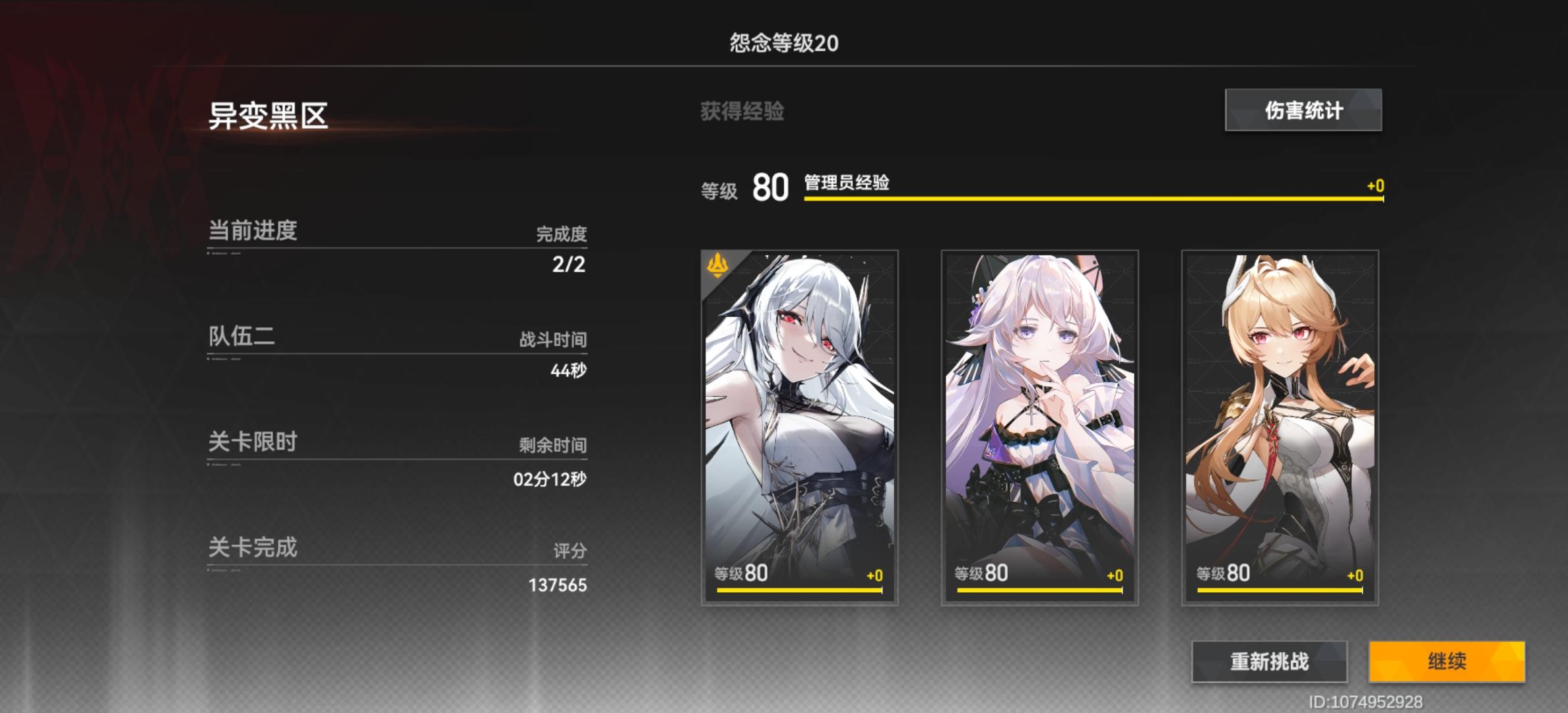This screenshot has width=1568, height=713.
Task: Select the middle purple-haired character card
Action: pos(1038,423)
